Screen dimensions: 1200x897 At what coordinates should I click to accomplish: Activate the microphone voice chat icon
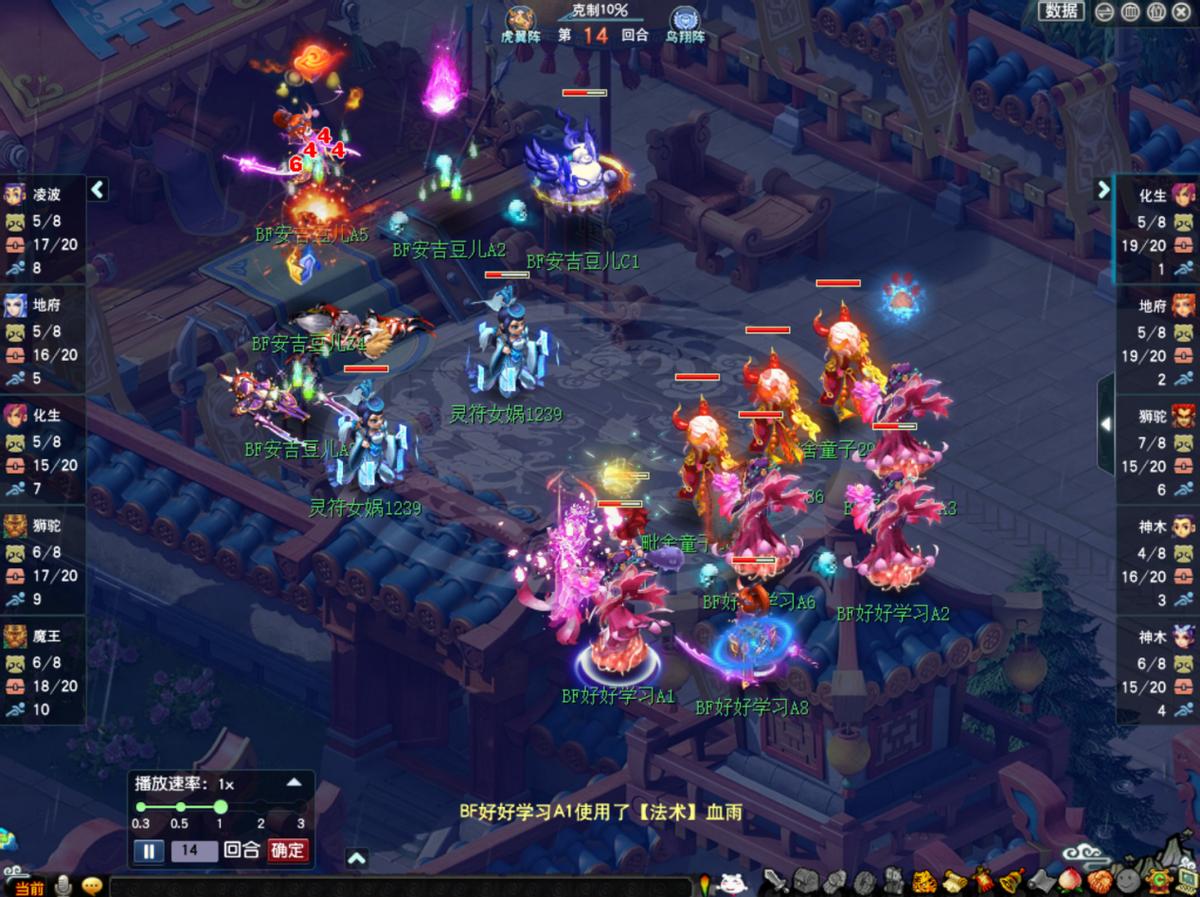point(64,886)
